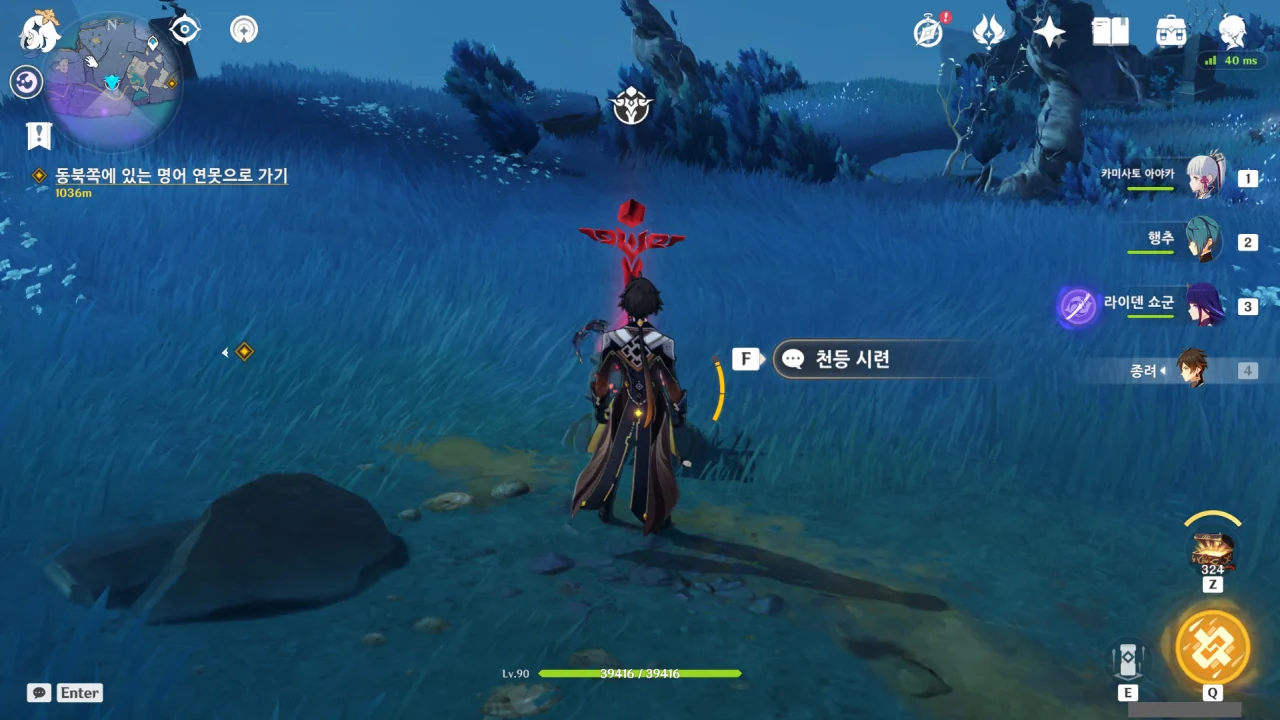Select the tracked quest 동북쪽에 있는 명어 연못으로 가기
Viewport: 1280px width, 720px height.
pyautogui.click(x=171, y=176)
